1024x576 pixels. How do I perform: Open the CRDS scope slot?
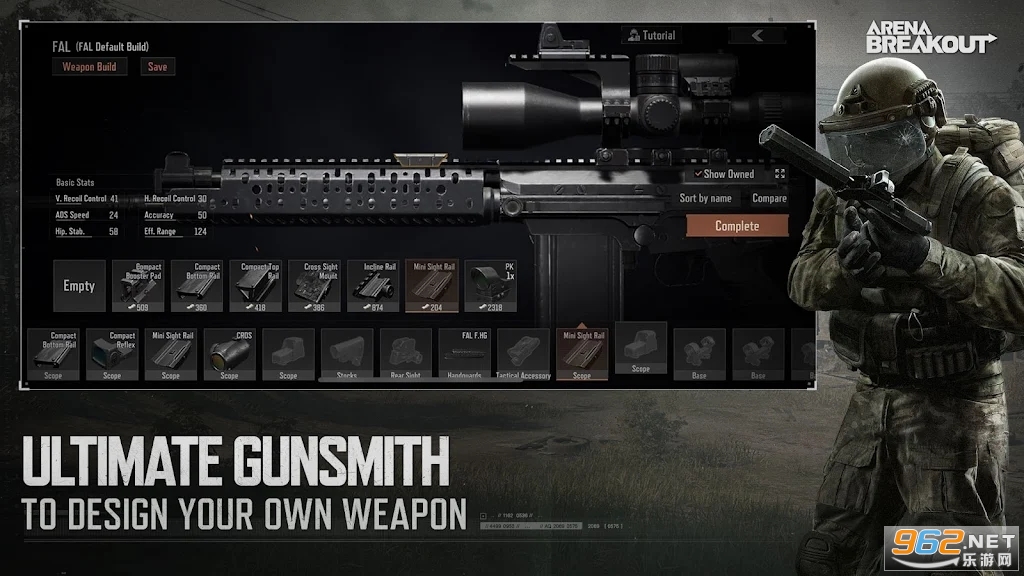coord(229,355)
